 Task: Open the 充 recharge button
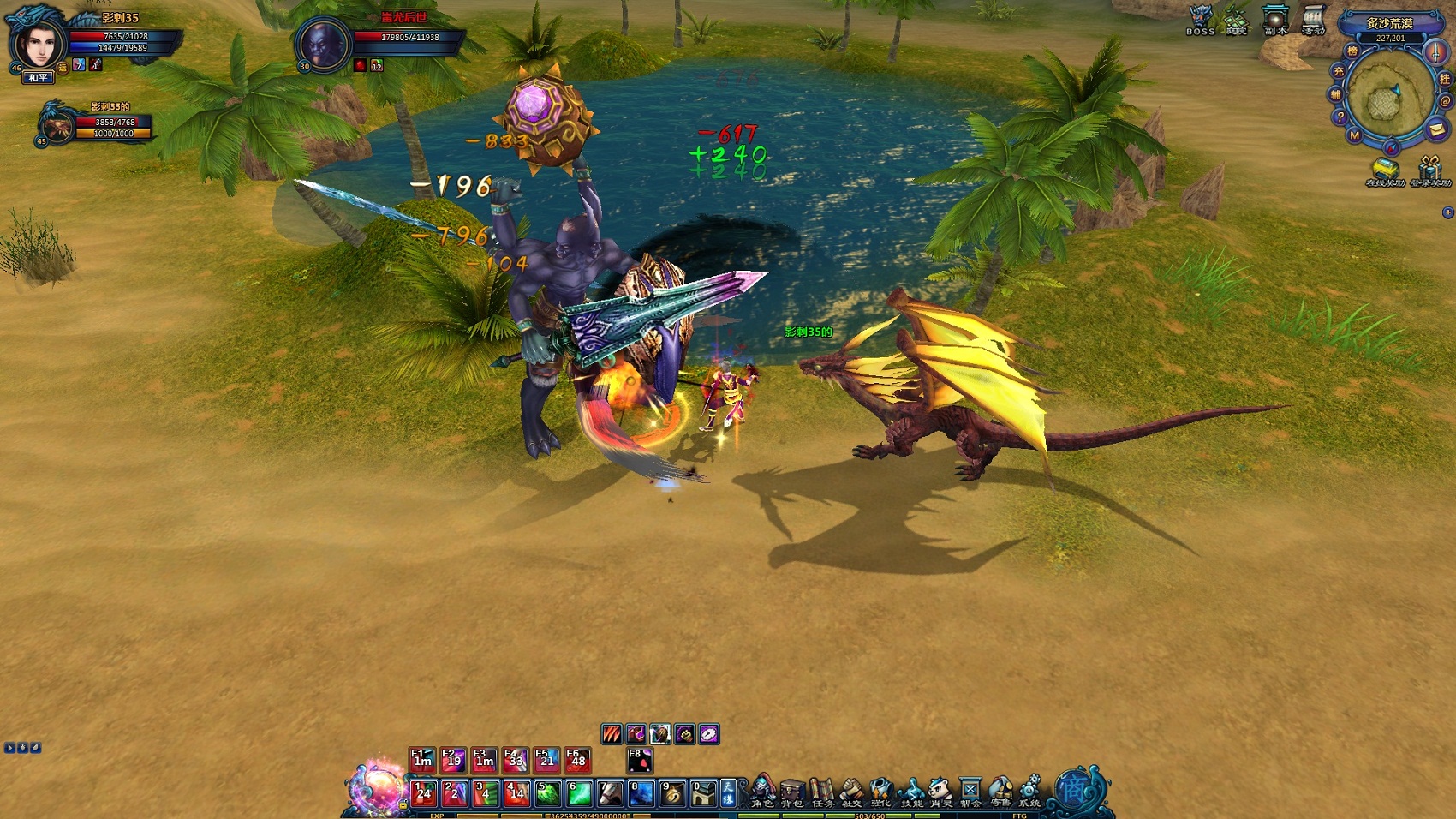(1338, 72)
